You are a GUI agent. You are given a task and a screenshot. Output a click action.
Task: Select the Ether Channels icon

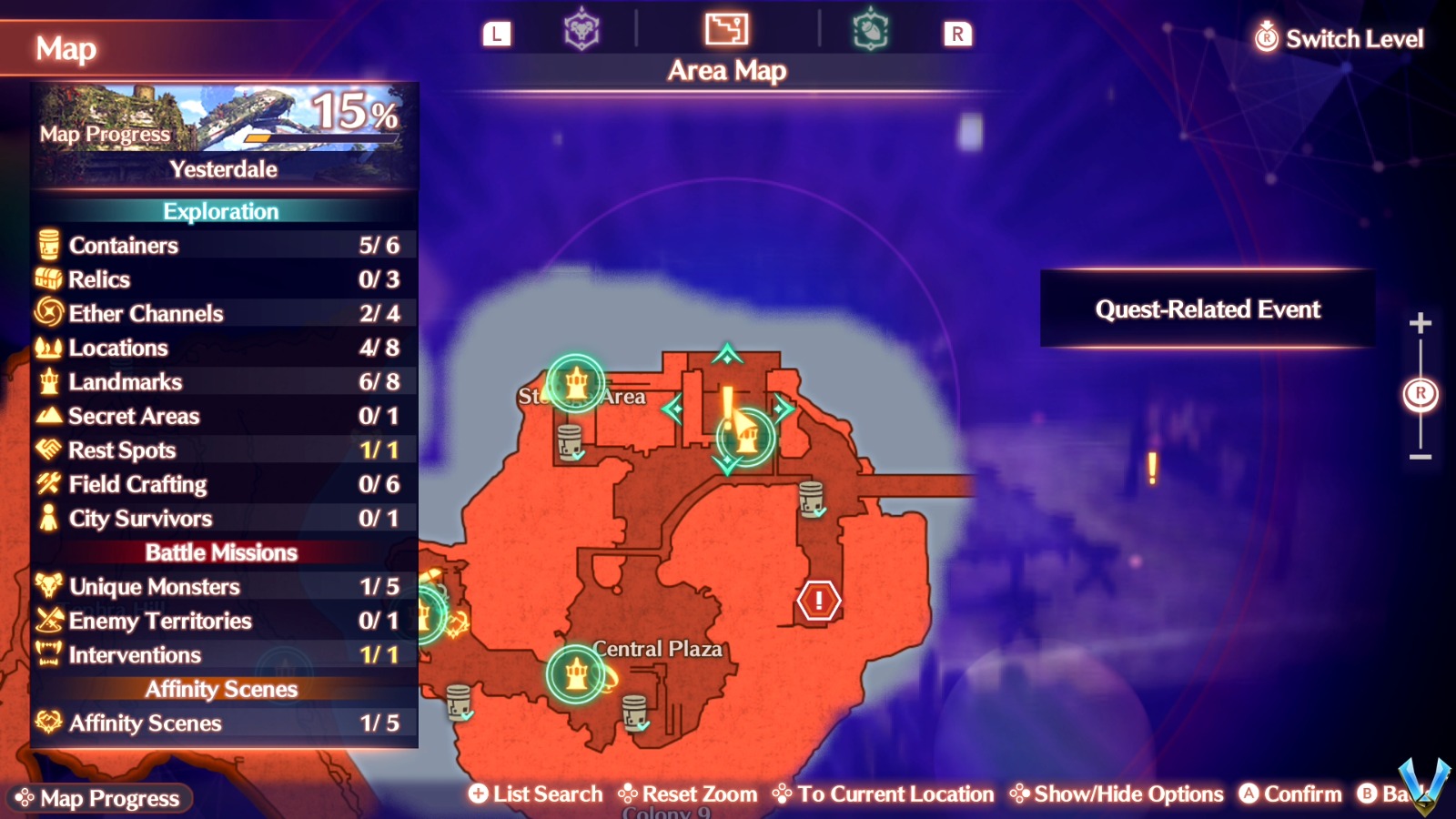47,313
